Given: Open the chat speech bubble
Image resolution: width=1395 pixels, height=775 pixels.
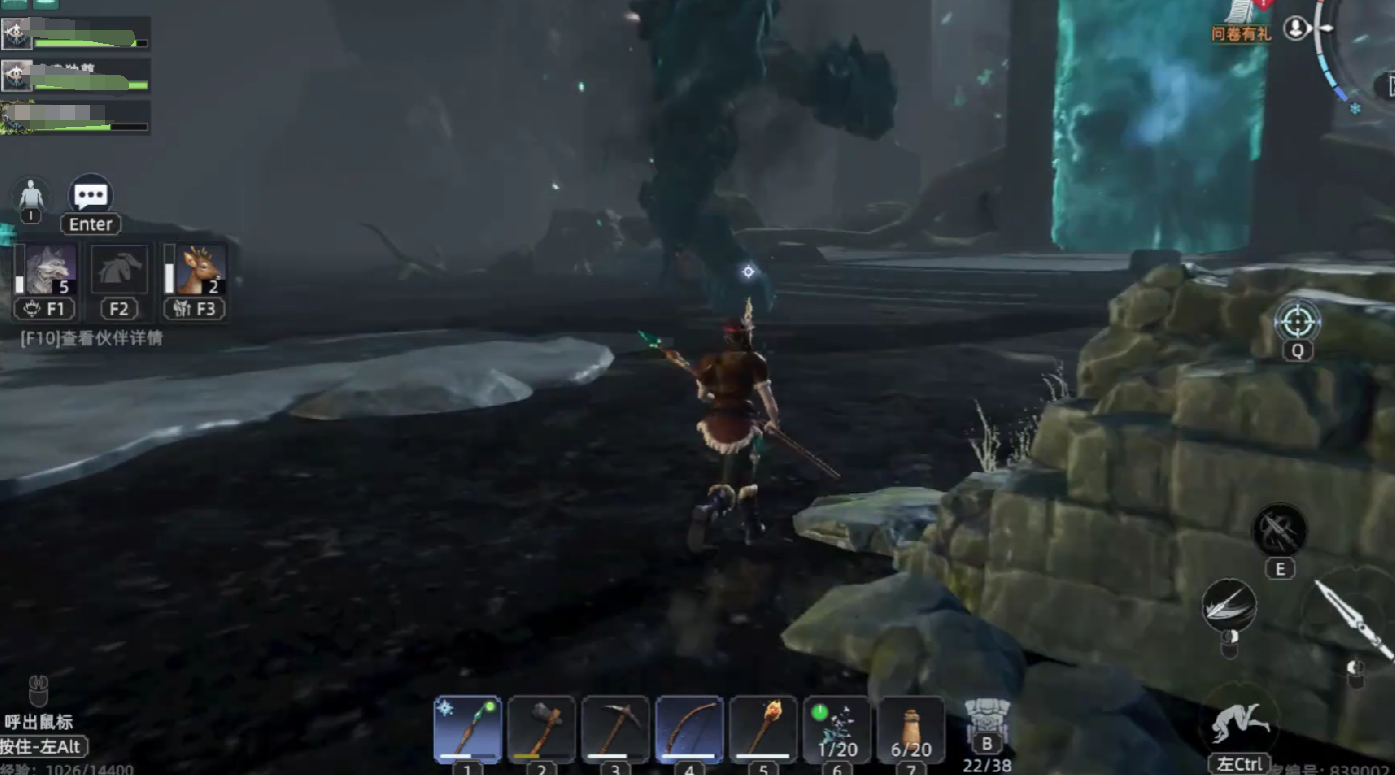Looking at the screenshot, I should click(91, 194).
